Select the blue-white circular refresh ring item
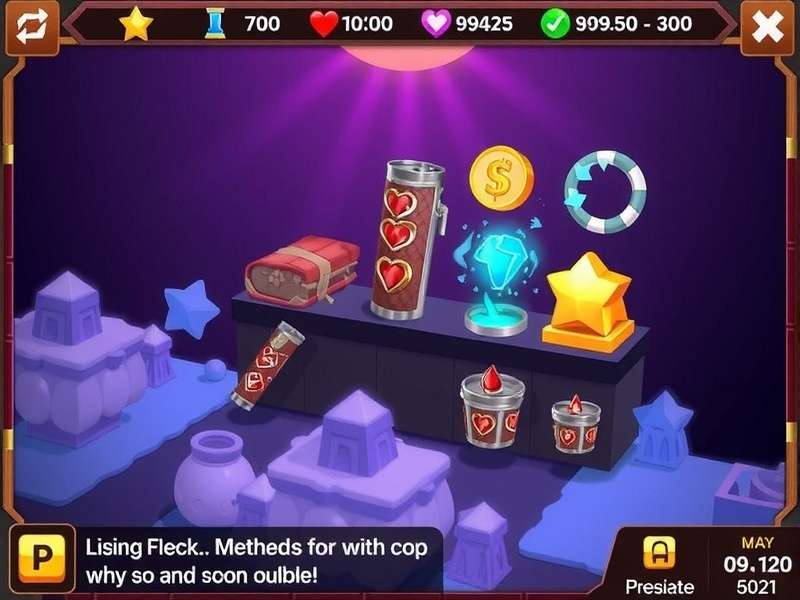The width and height of the screenshot is (800, 600). [x=605, y=193]
